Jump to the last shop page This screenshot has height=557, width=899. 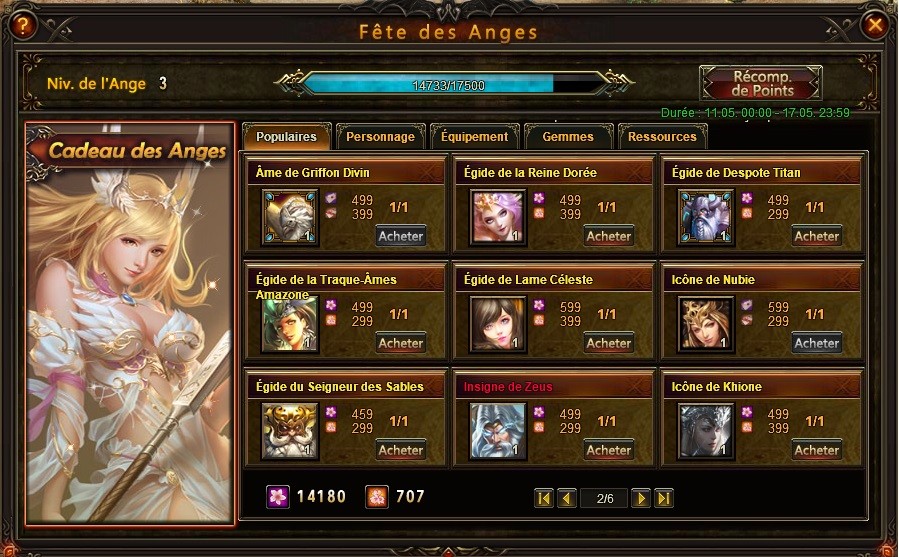click(663, 498)
